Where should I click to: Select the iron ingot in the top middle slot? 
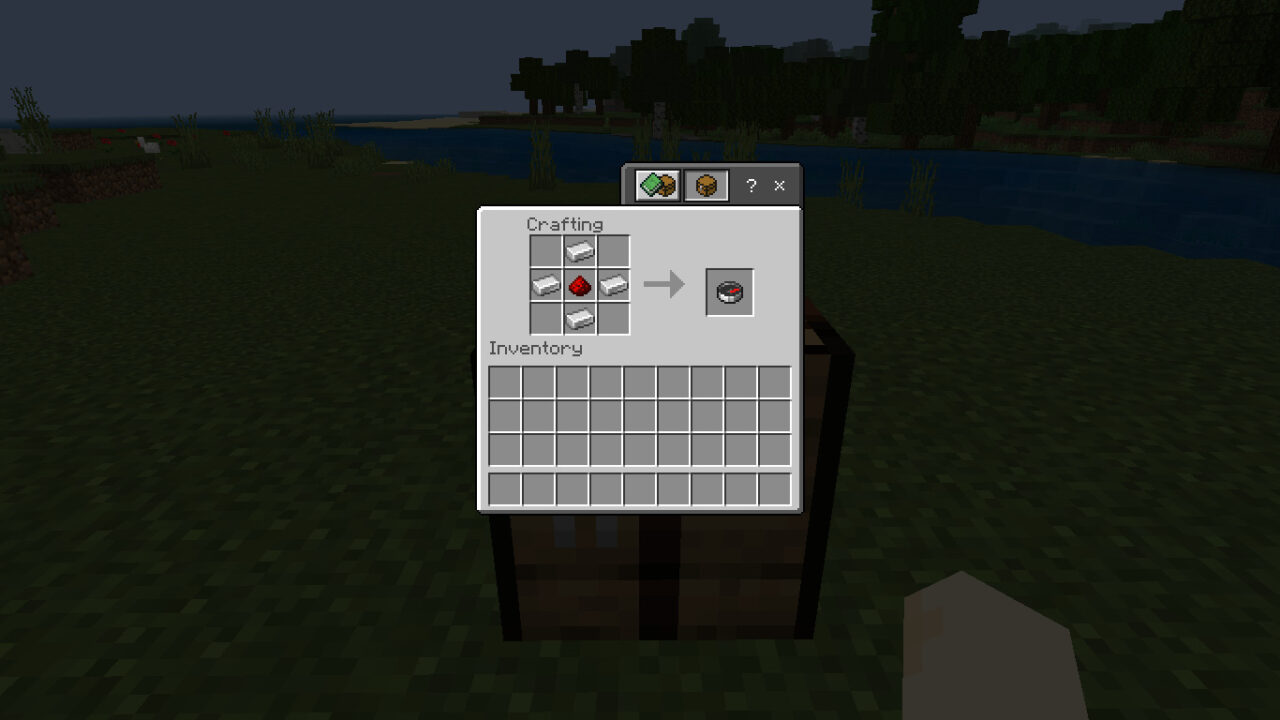pyautogui.click(x=580, y=252)
